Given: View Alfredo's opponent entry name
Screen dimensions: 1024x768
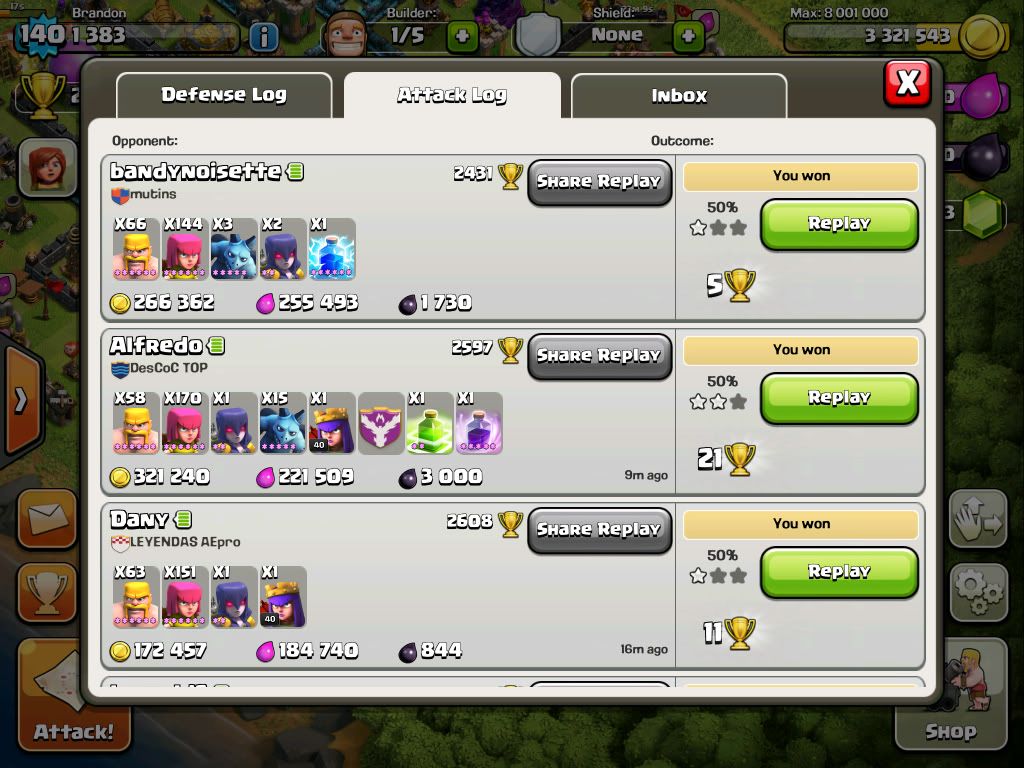Looking at the screenshot, I should 156,346.
